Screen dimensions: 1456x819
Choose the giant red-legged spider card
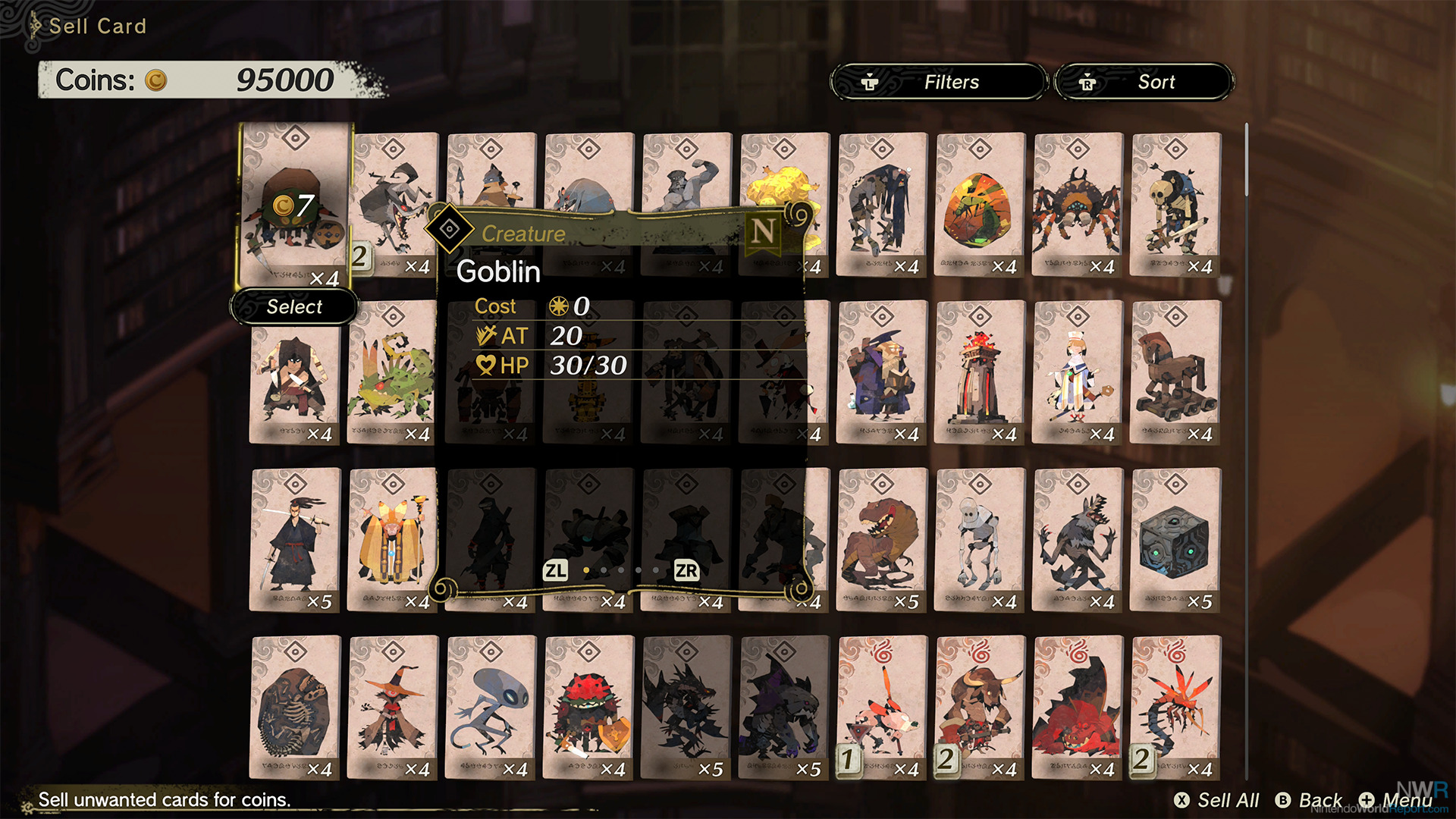[x=1078, y=205]
